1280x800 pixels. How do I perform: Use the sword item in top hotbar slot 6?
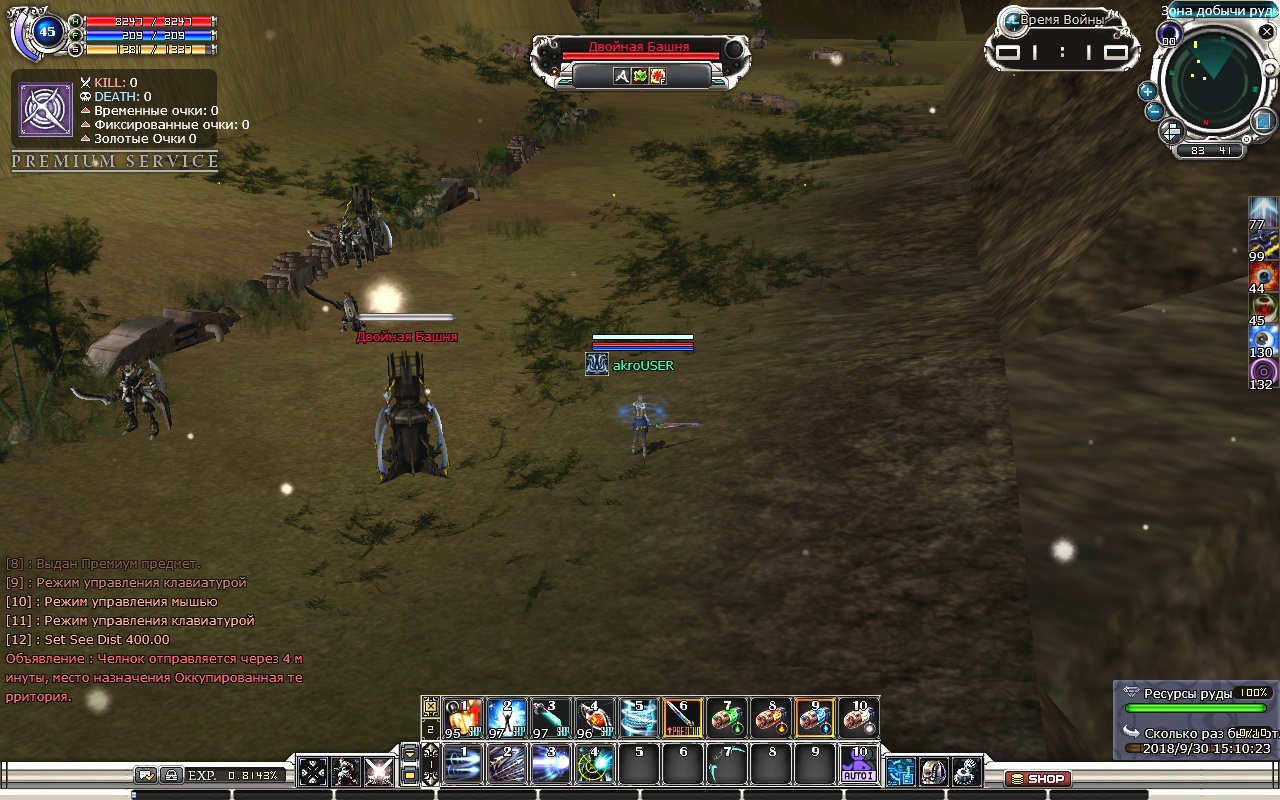pyautogui.click(x=683, y=717)
